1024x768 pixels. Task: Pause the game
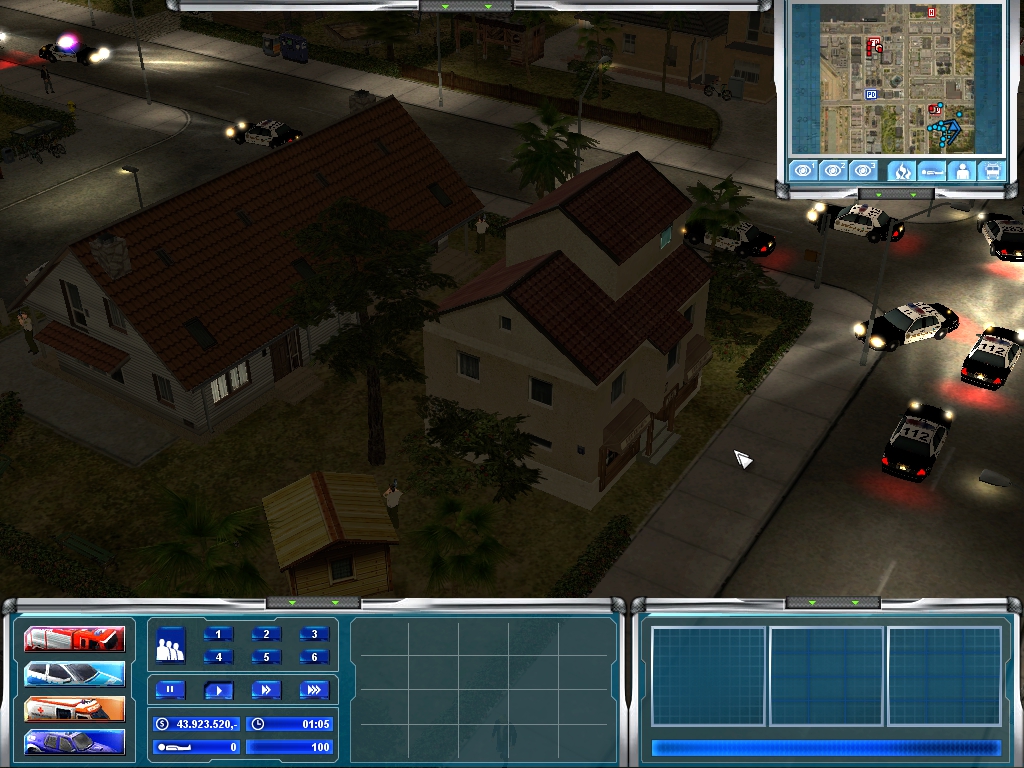tap(171, 690)
